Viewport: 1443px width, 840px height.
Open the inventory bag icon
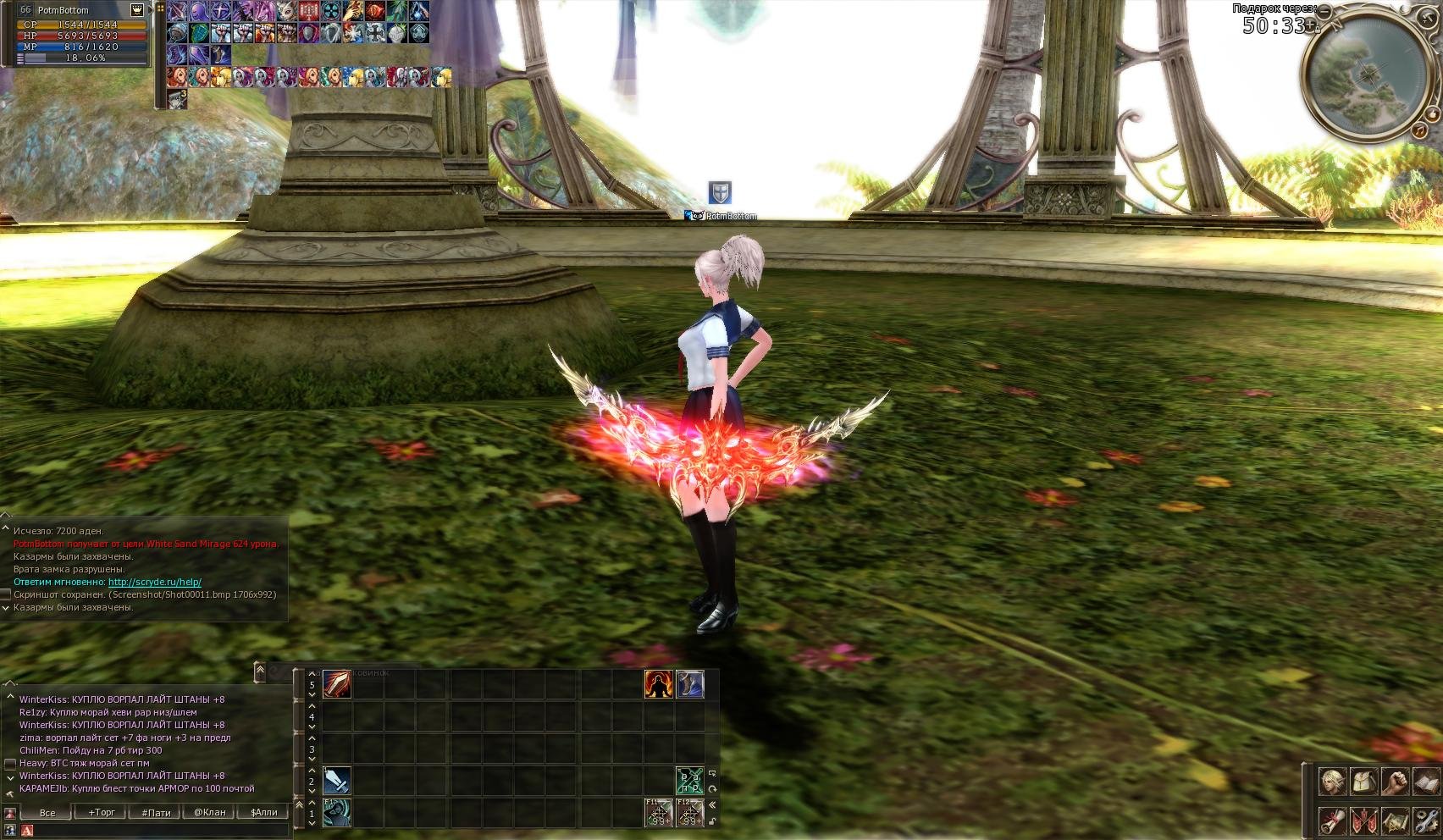point(1363,782)
